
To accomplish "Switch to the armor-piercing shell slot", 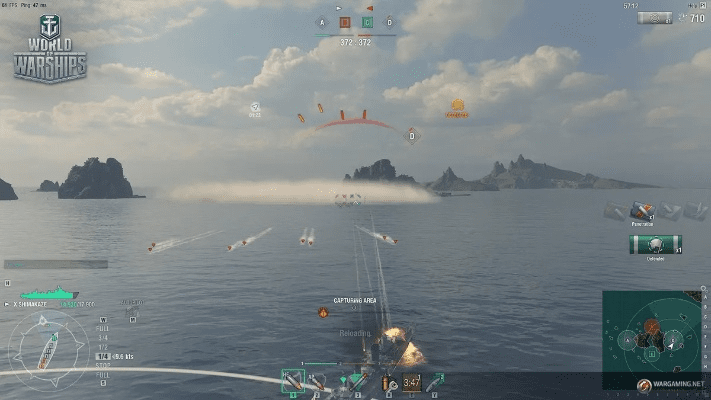I will tap(317, 381).
